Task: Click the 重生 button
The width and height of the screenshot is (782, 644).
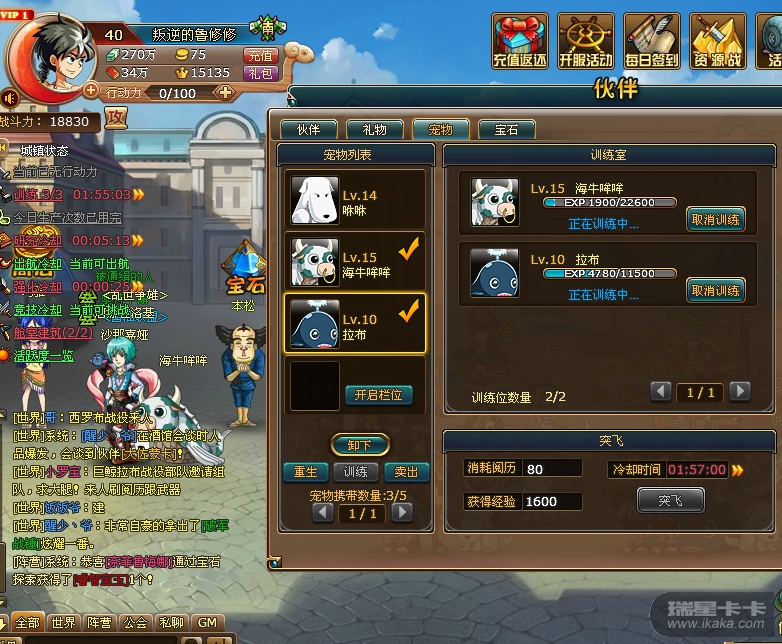Action: [x=305, y=472]
